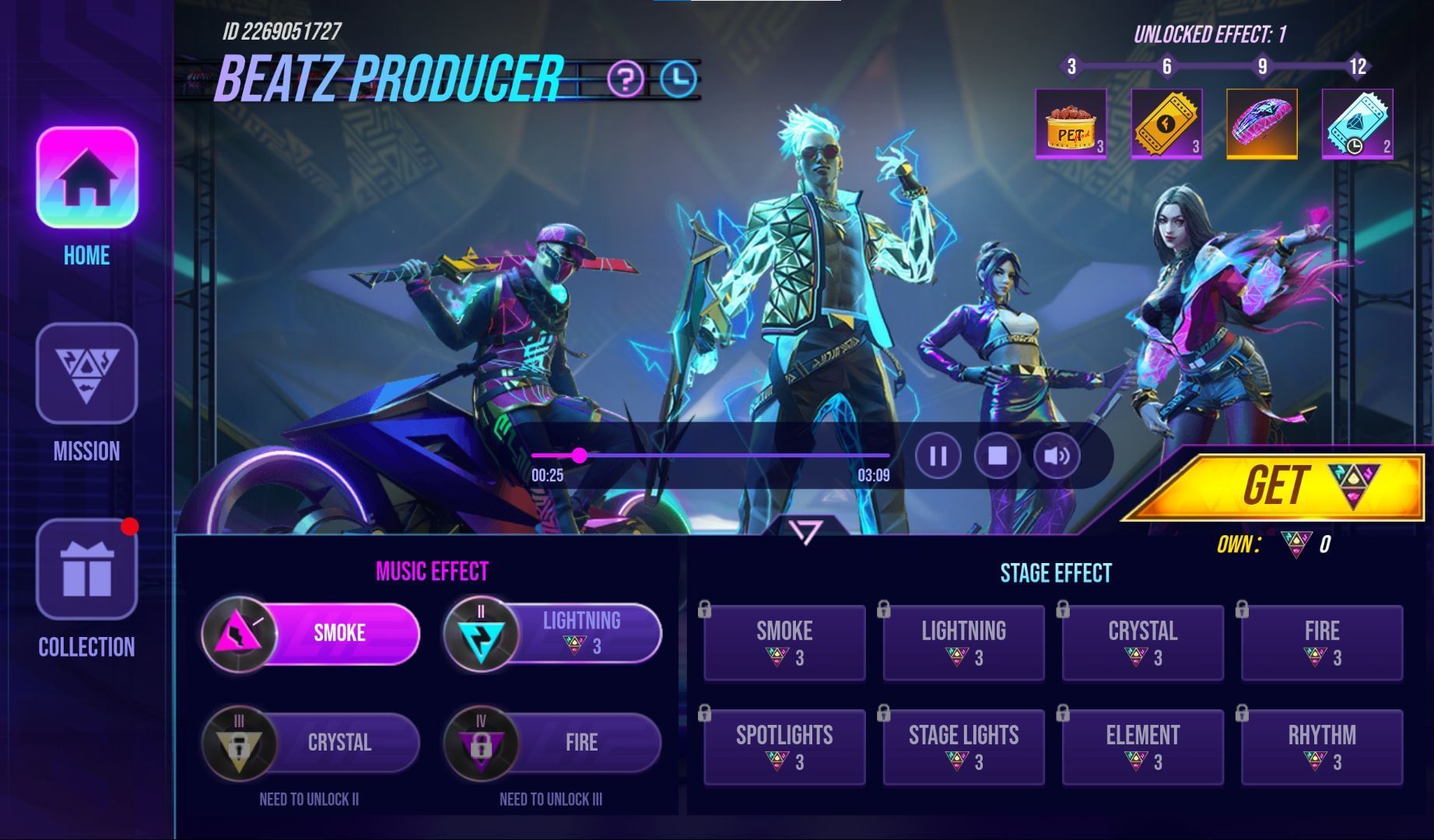Choose the locked Crystal music effect
The width and height of the screenshot is (1434, 840).
[311, 743]
